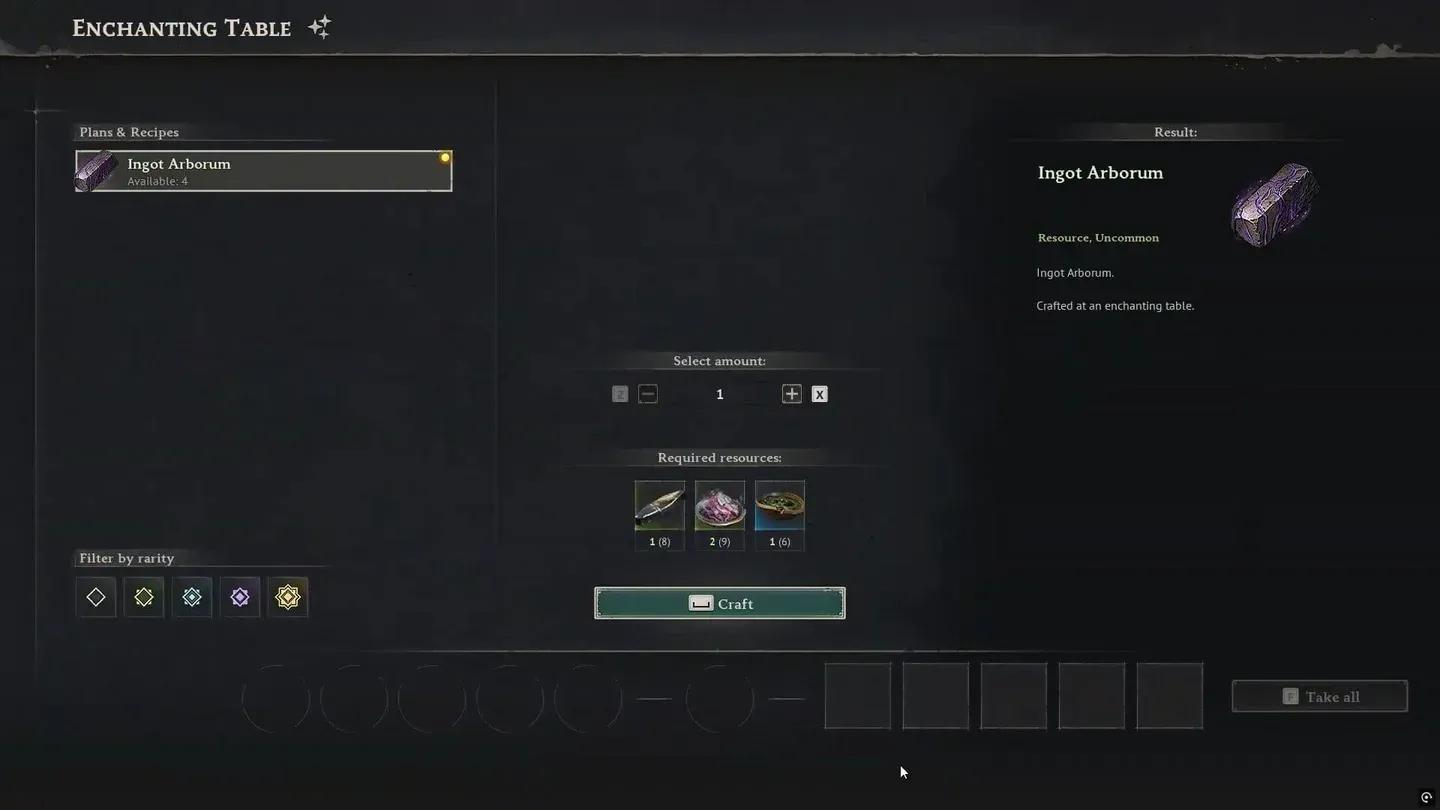This screenshot has width=1440, height=810.
Task: Select the Ingot Arborum recipe entry
Action: [x=263, y=170]
